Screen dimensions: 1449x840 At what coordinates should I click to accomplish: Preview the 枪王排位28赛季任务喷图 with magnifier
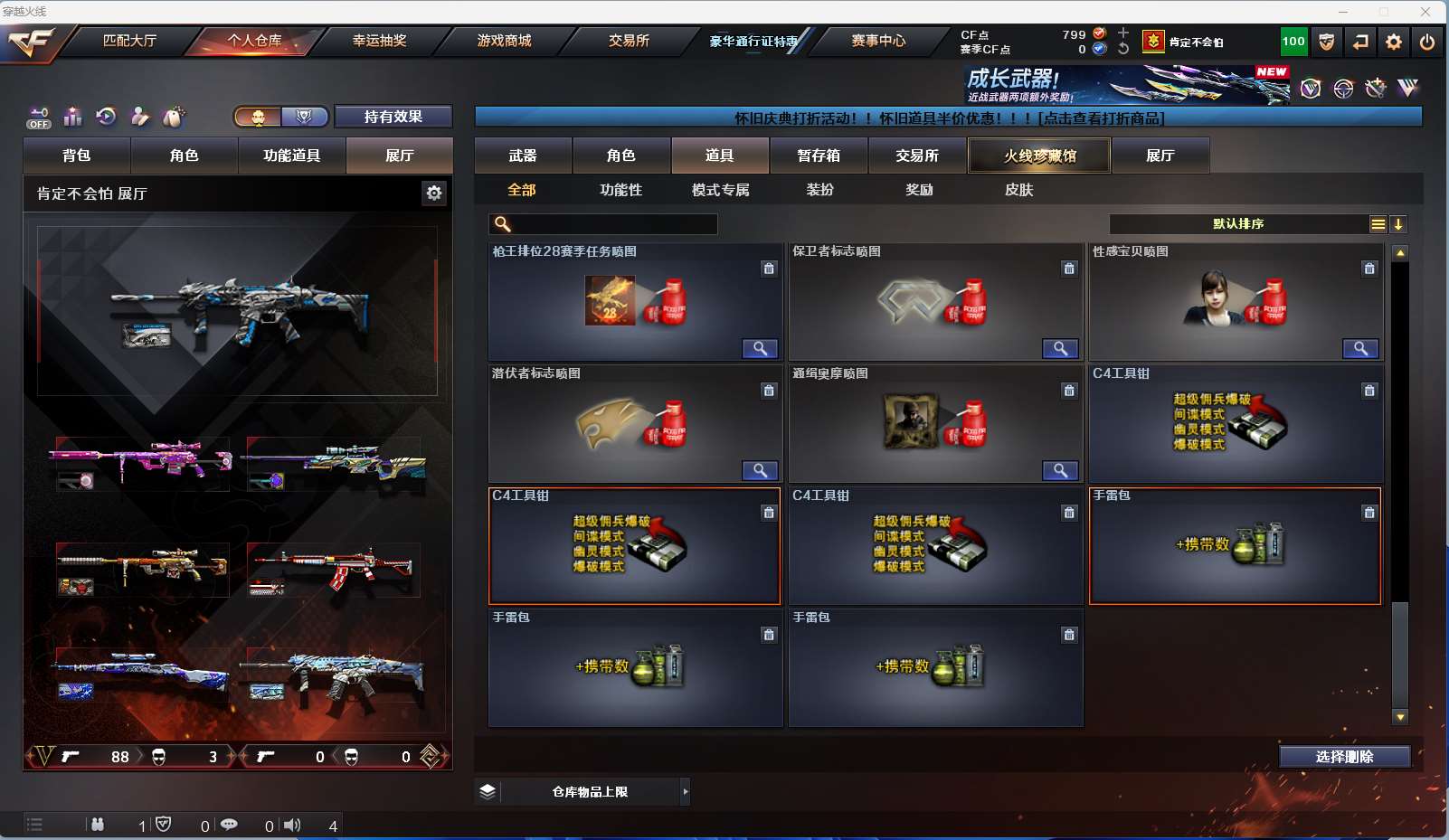click(760, 349)
